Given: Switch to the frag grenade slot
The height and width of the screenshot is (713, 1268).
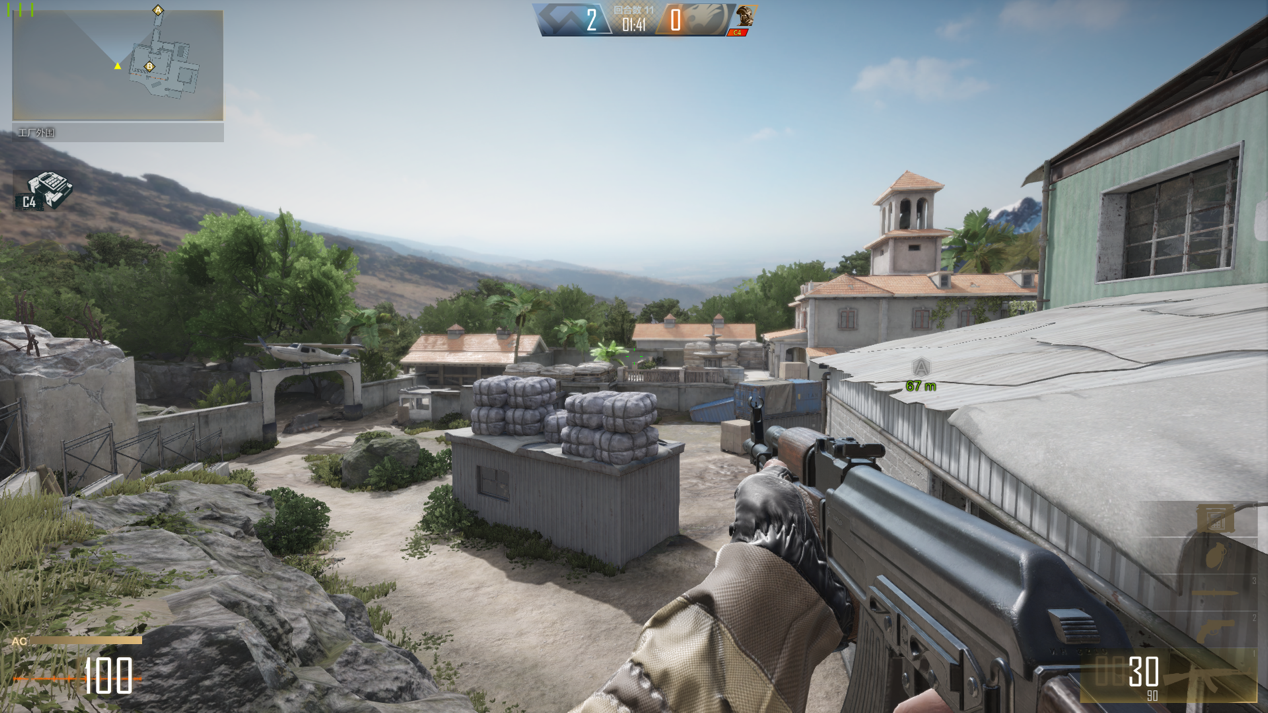Looking at the screenshot, I should click(x=1215, y=556).
